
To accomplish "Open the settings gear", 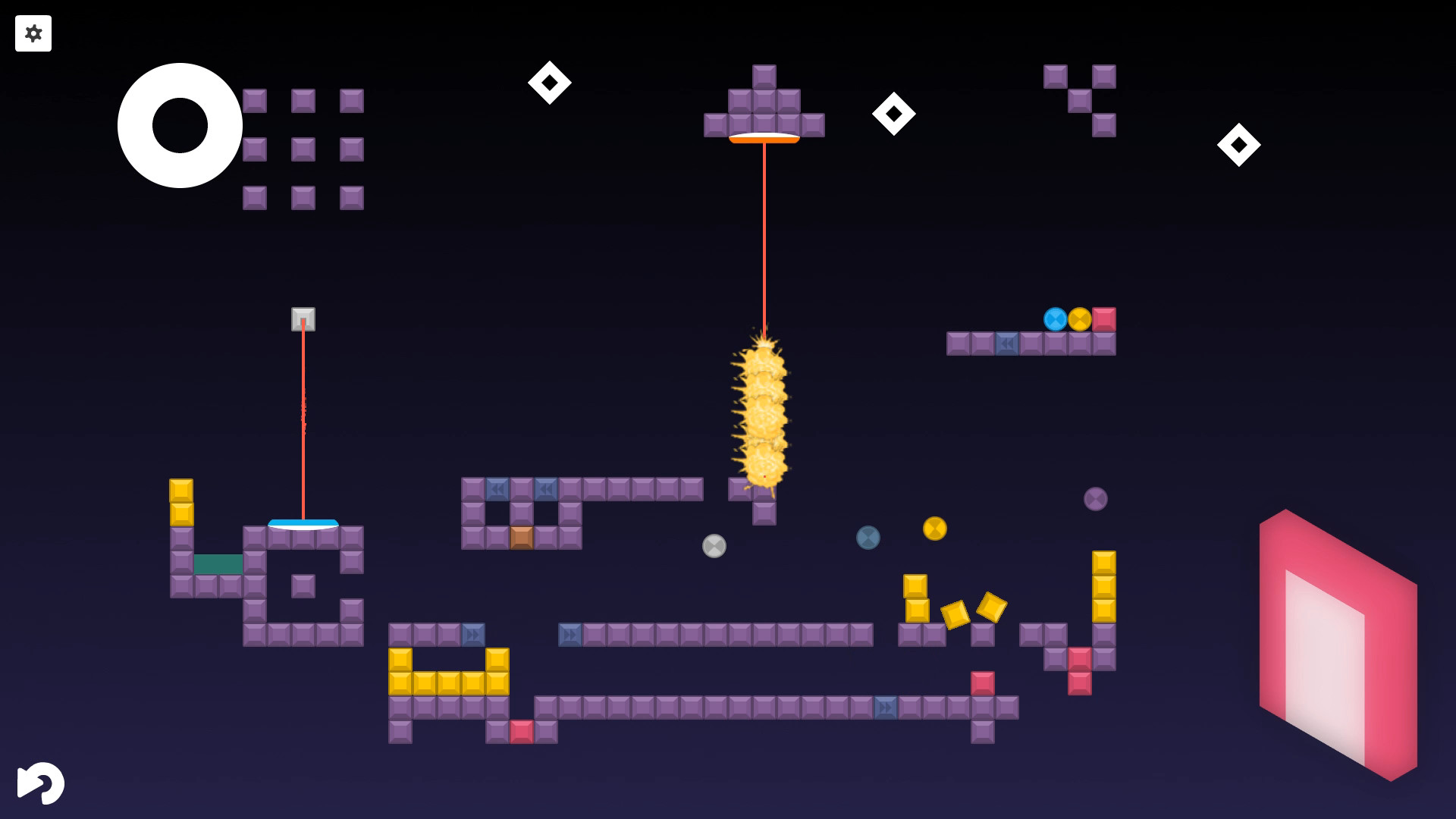I will (33, 33).
